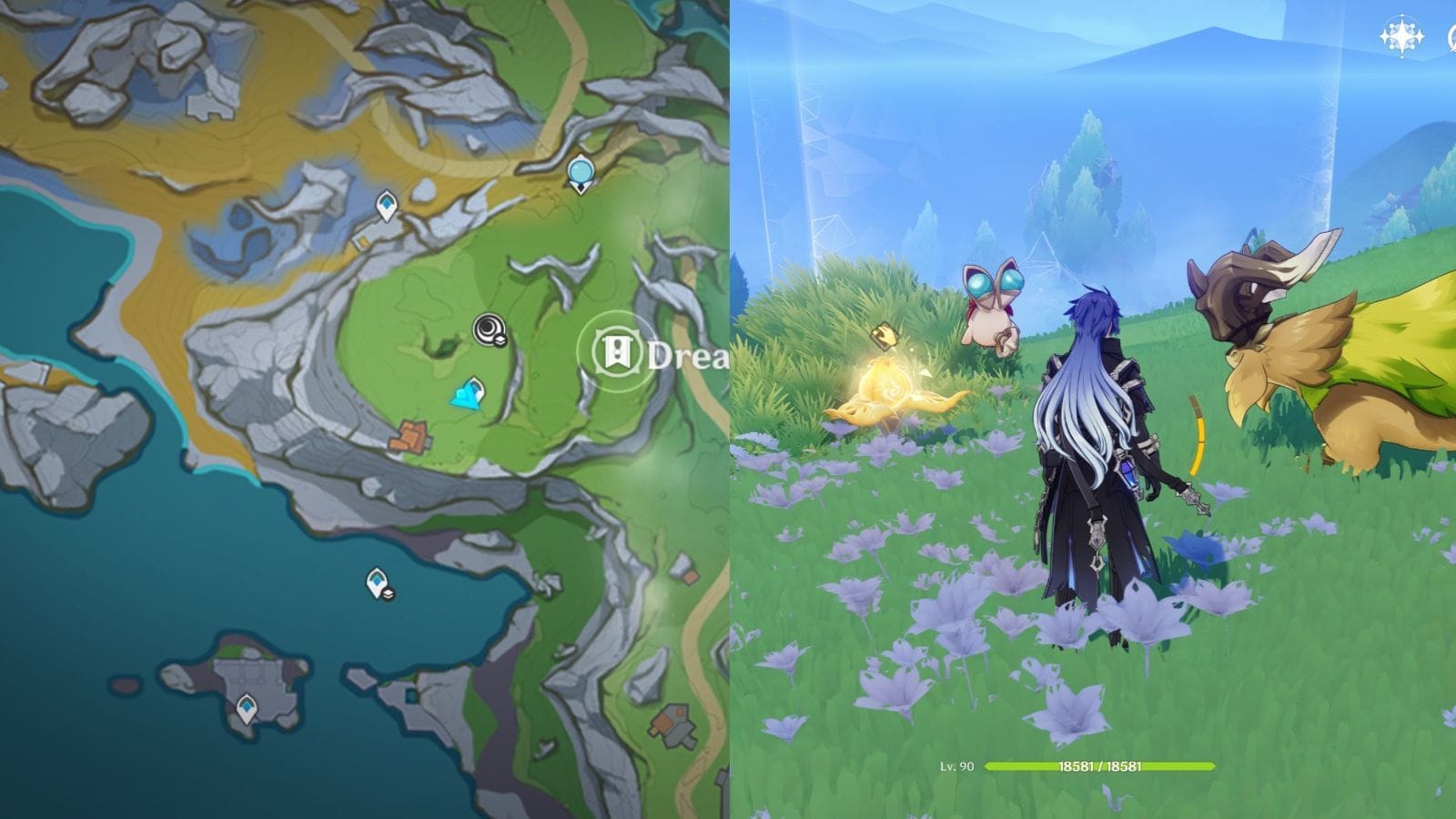Click the teleport waypoint in the lake
Screen dimensions: 1456x819
(376, 581)
